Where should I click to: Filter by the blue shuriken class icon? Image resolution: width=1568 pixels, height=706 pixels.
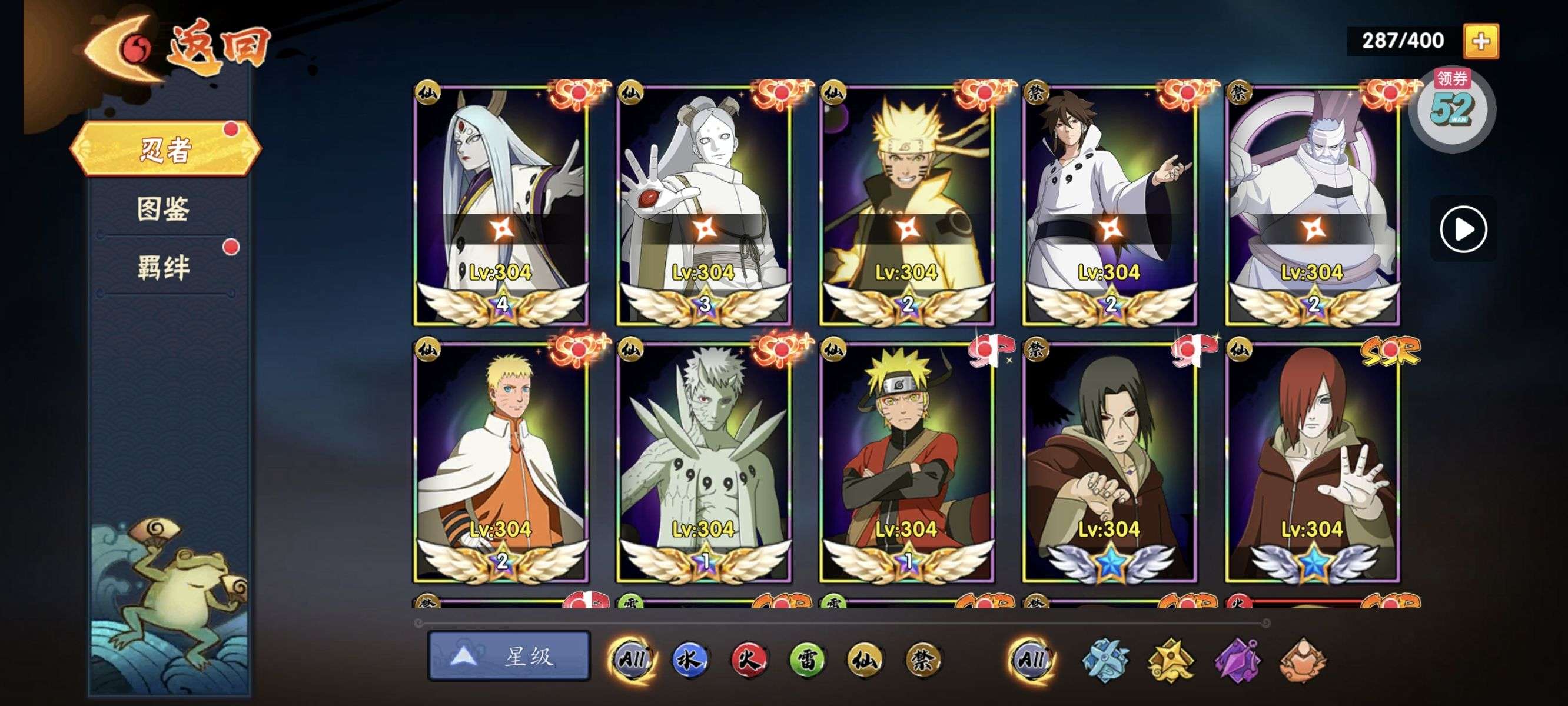(x=1105, y=660)
